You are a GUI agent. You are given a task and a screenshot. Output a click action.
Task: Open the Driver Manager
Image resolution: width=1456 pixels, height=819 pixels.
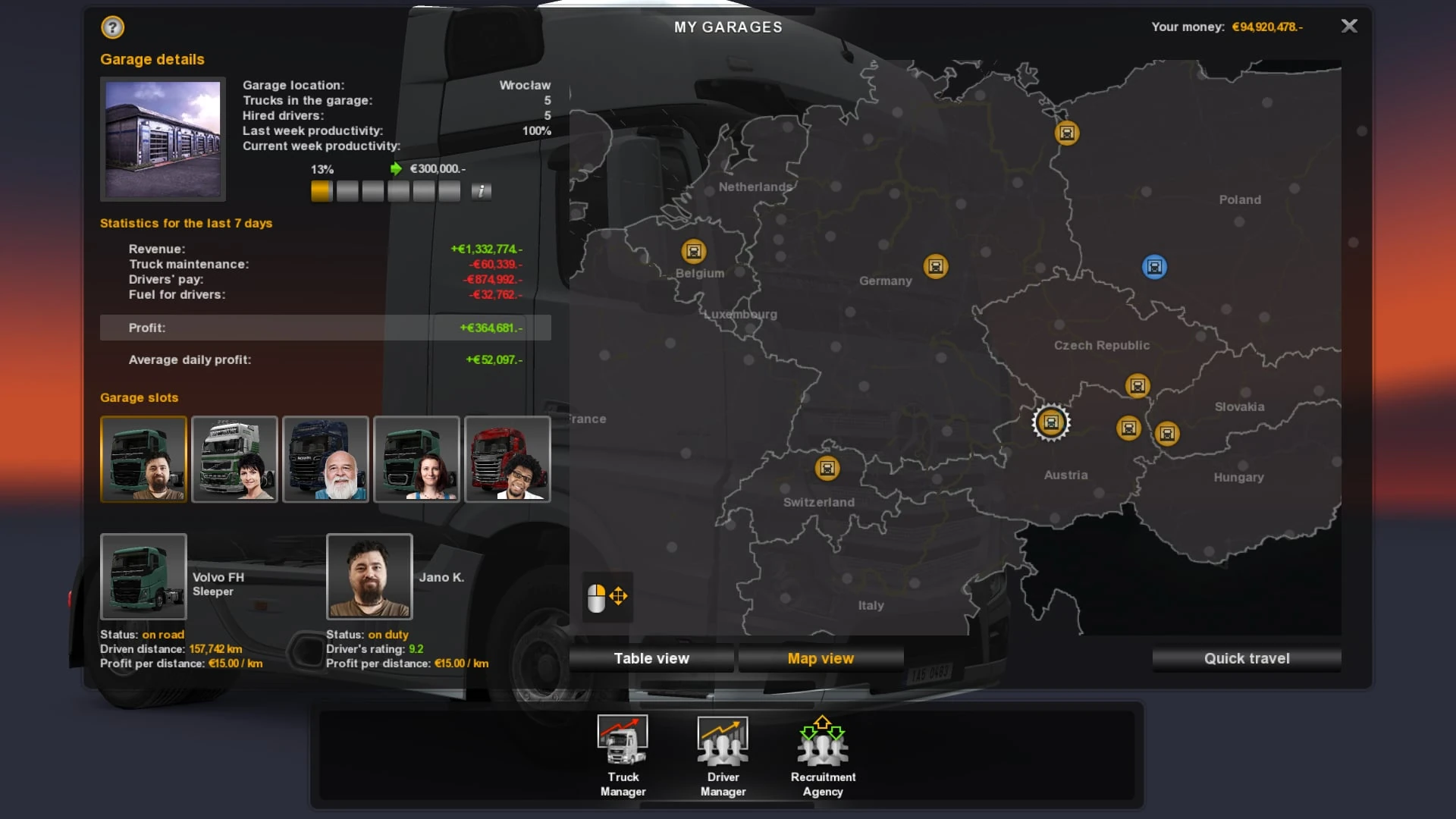723,755
